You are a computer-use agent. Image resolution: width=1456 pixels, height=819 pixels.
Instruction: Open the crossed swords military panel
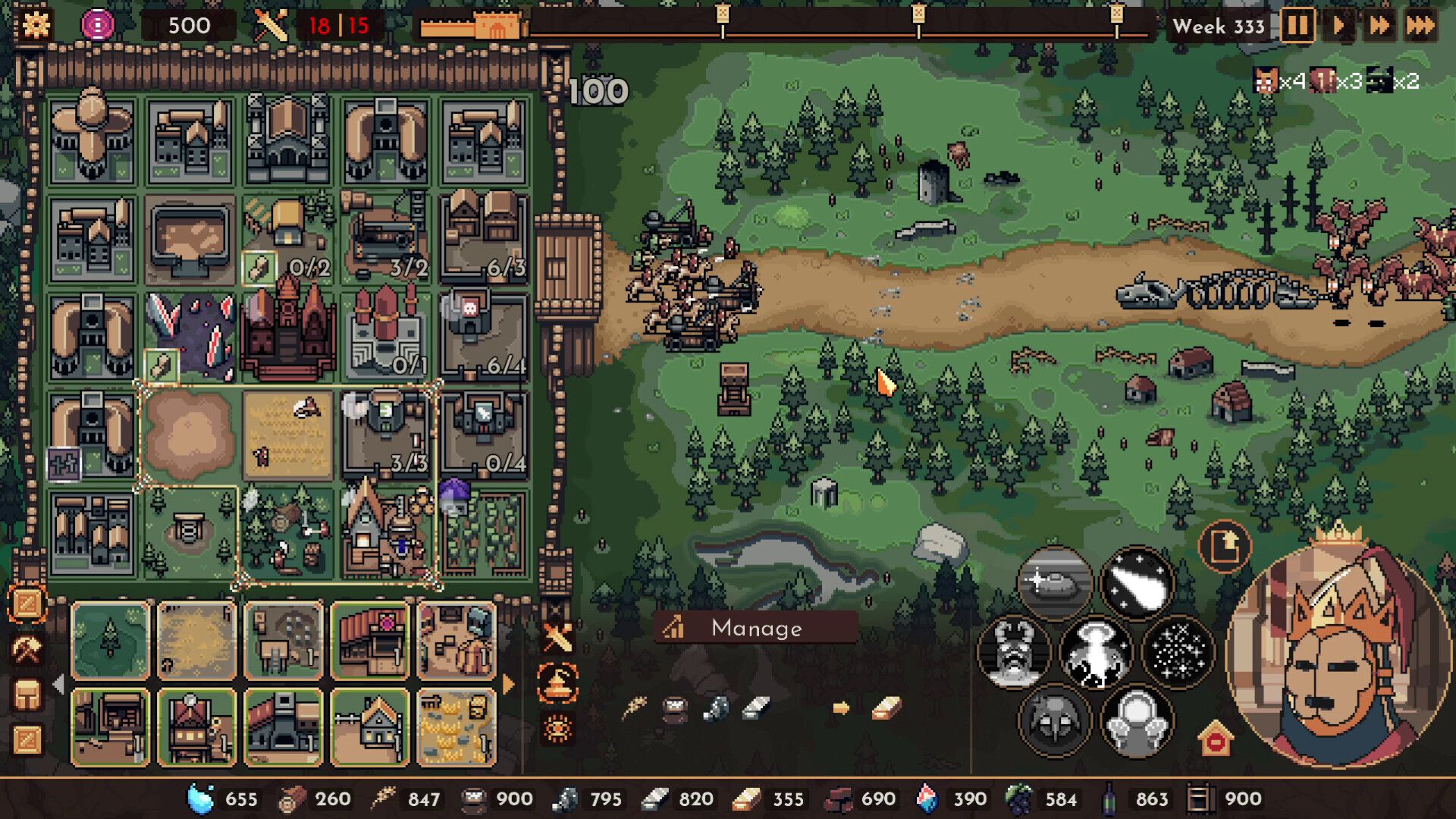(557, 637)
